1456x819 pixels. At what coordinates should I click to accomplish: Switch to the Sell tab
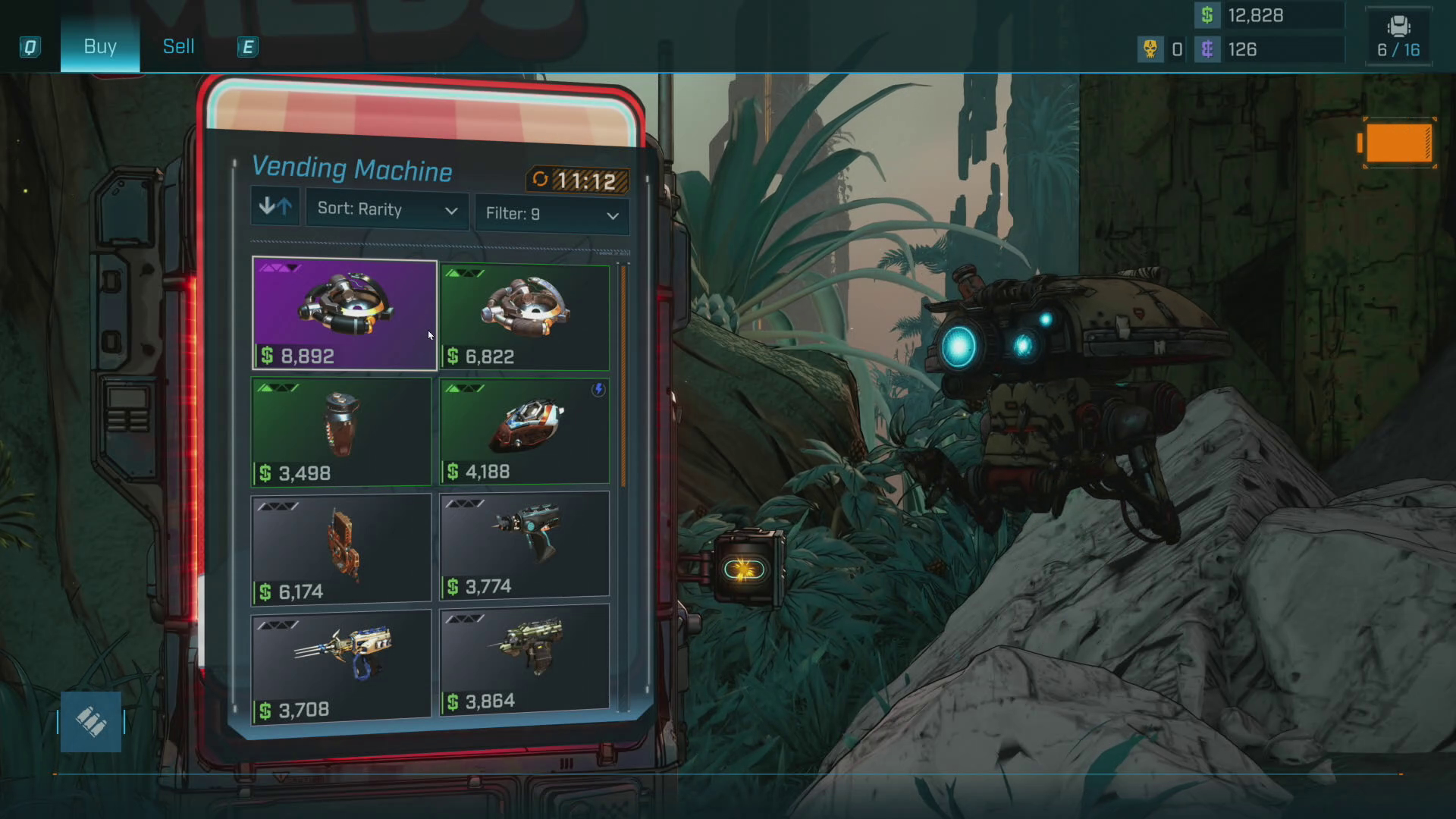(x=178, y=46)
